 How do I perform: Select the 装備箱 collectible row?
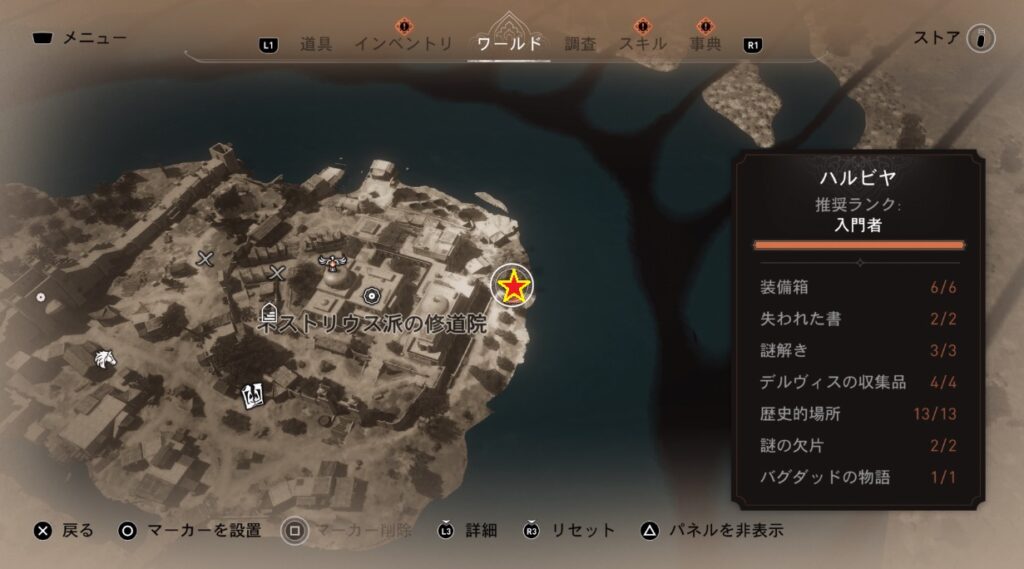pos(858,288)
